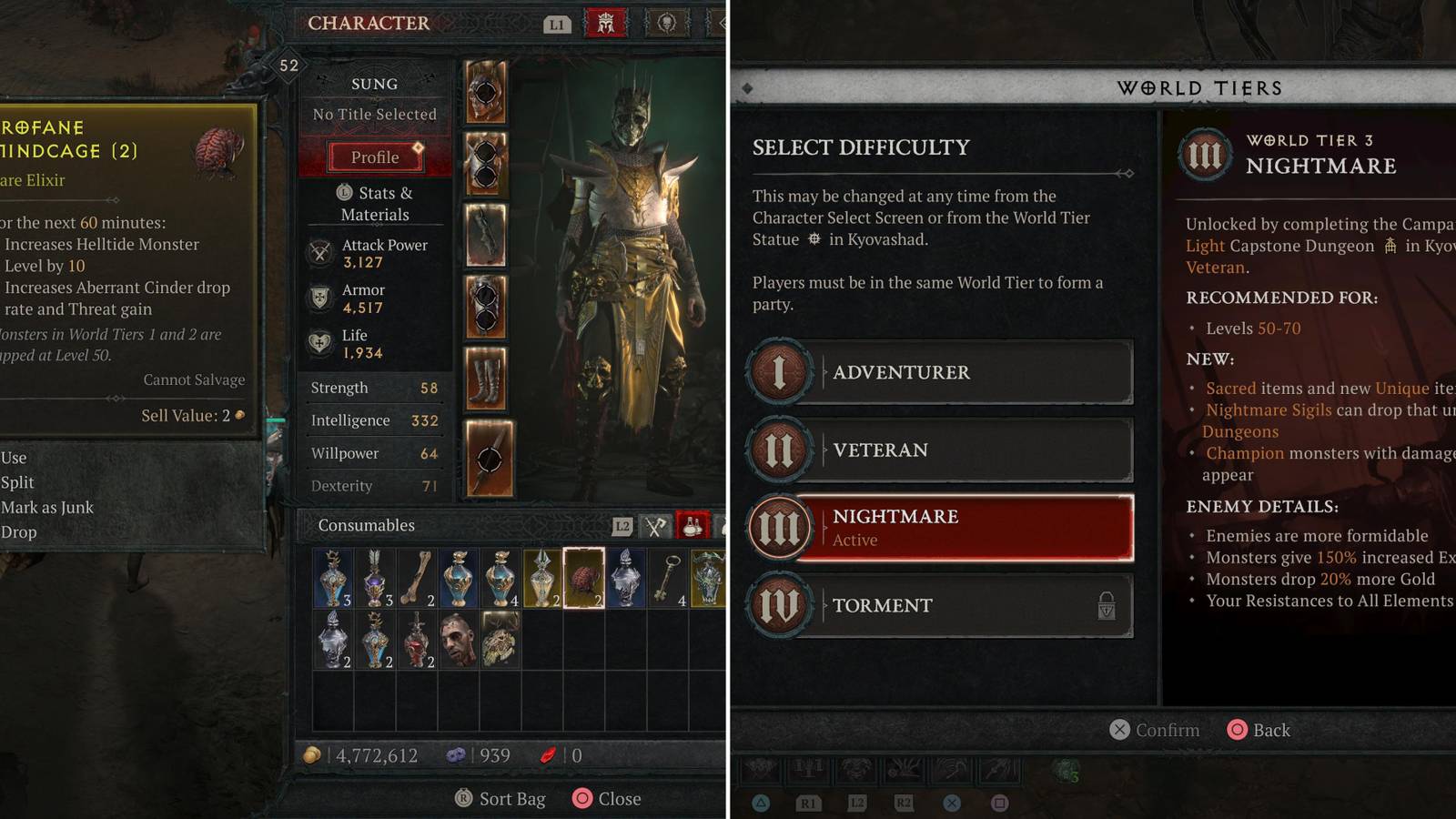This screenshot has height=819, width=1456.
Task: Click the Attack Power crossed-swords icon
Action: click(x=319, y=254)
